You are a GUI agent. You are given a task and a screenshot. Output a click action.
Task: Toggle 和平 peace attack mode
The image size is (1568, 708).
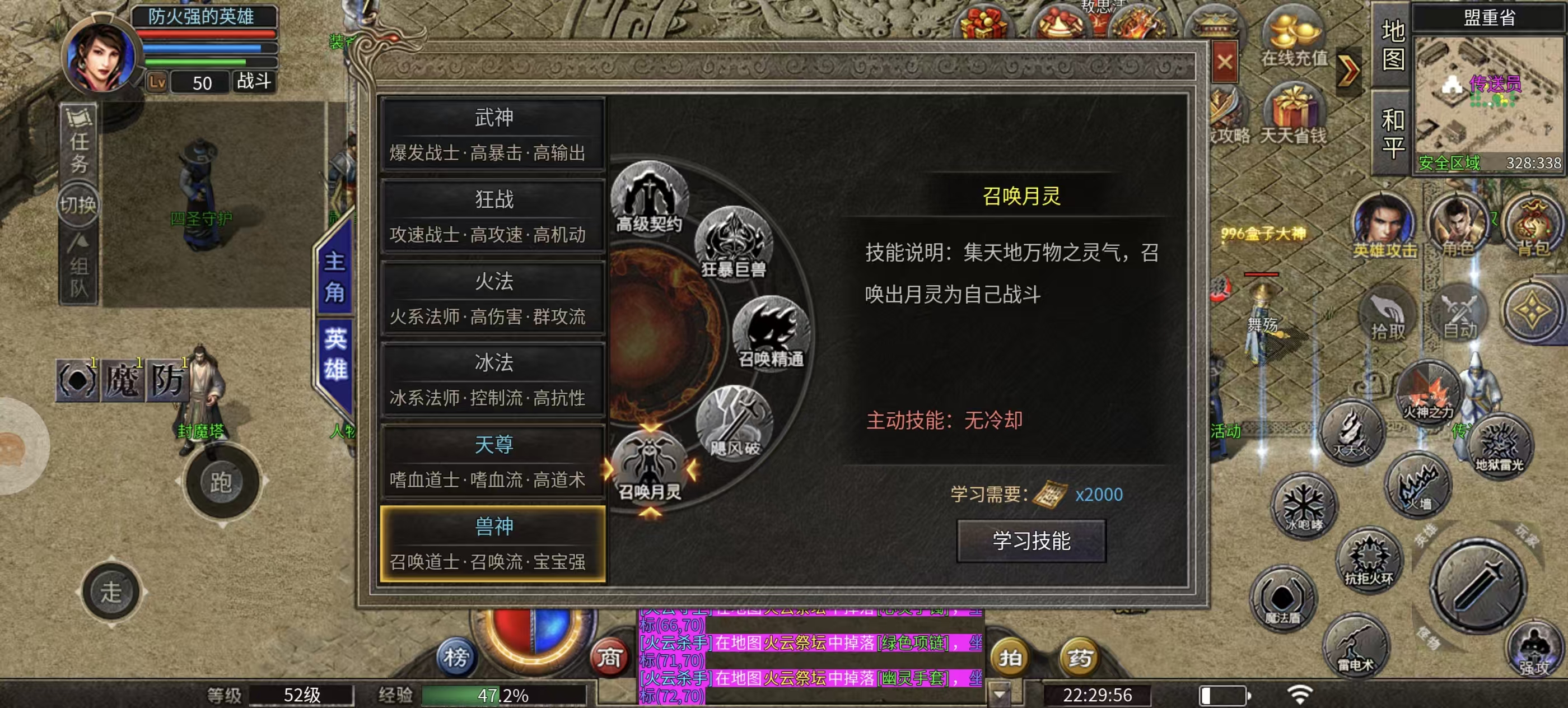coord(1393,128)
